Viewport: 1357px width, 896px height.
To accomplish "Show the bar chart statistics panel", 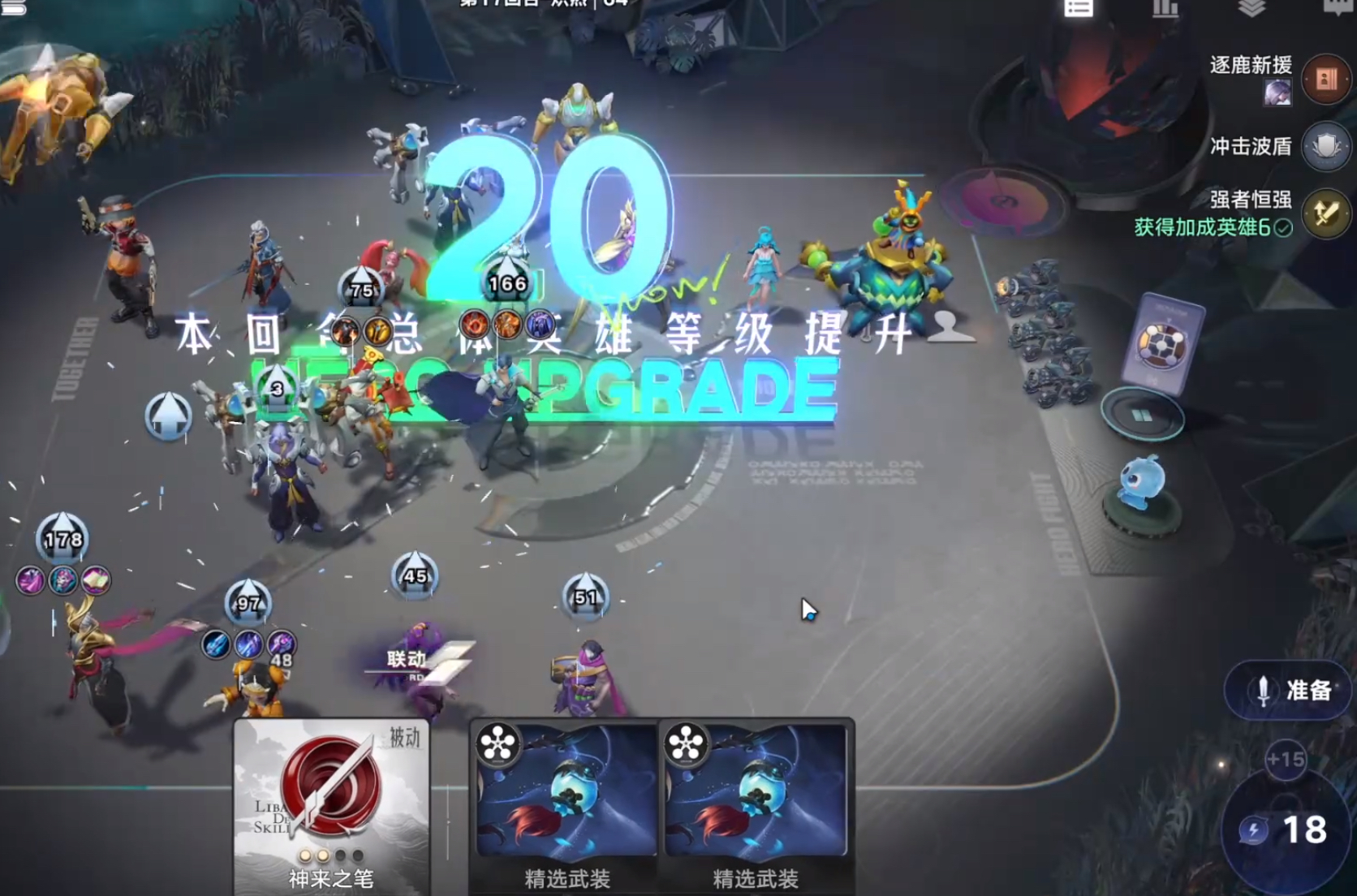I will click(x=1165, y=8).
